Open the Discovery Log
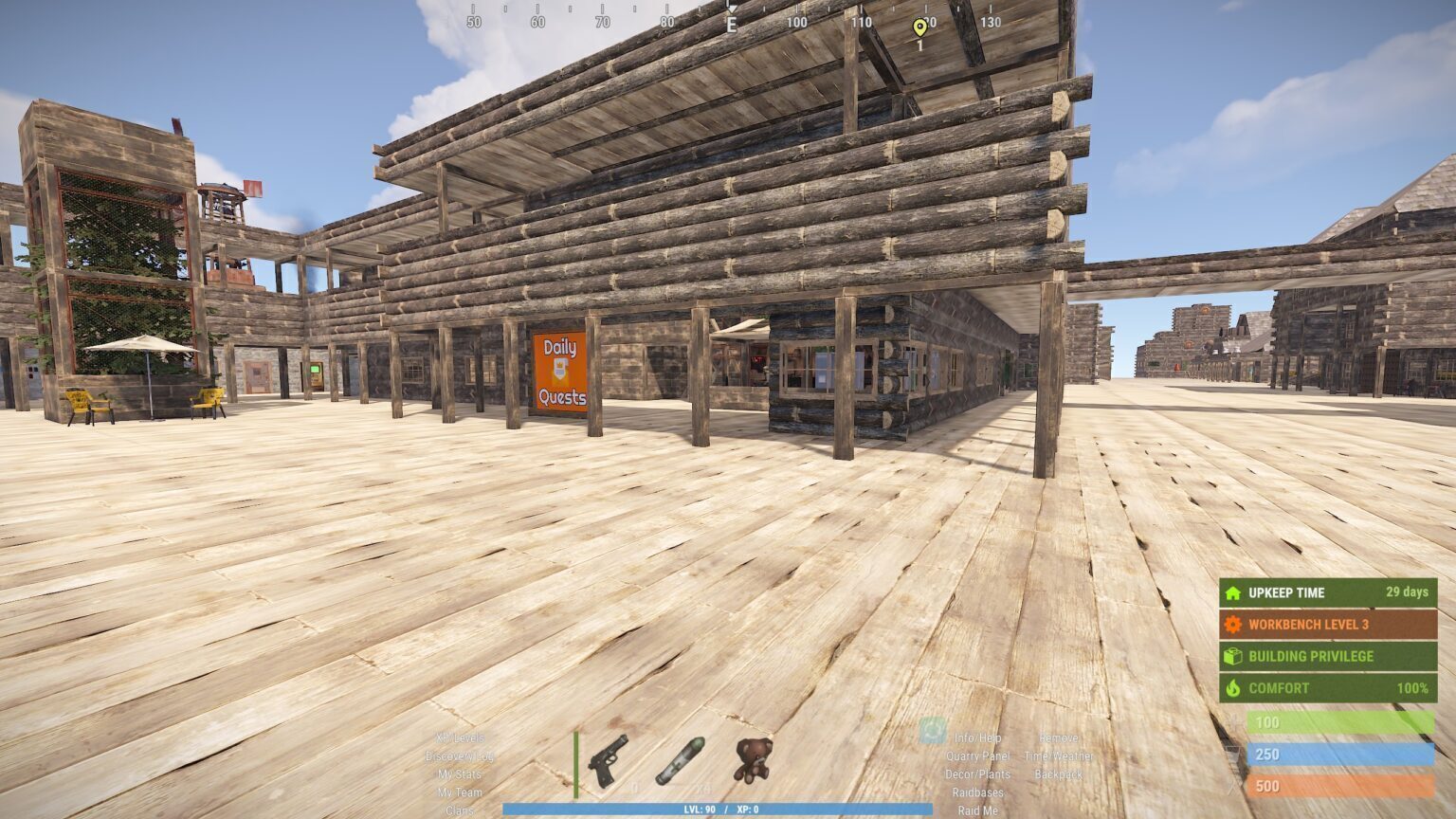Viewport: 1456px width, 819px height. pos(460,756)
